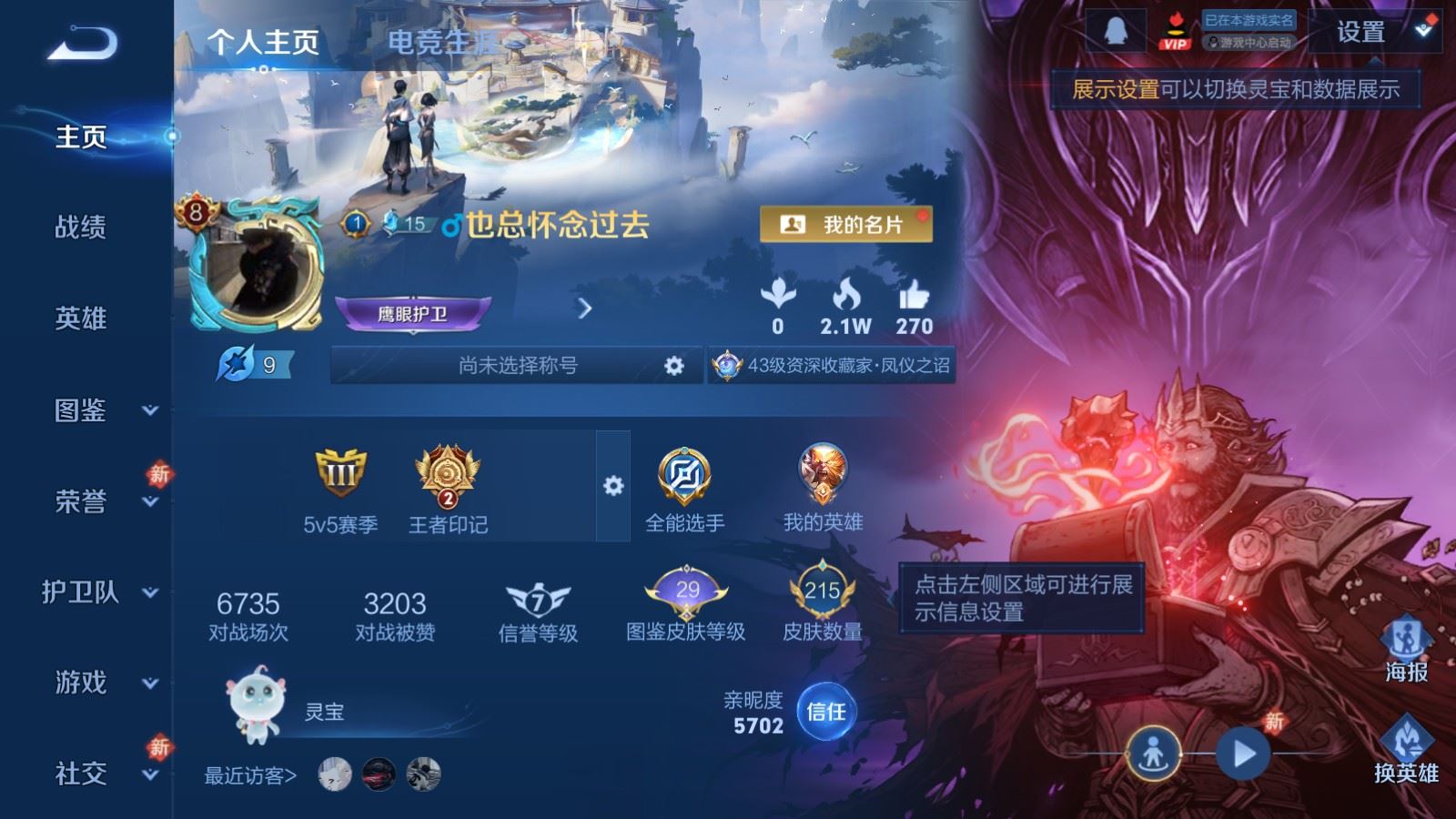Screen dimensions: 1456x819
Task: Open the 灵宝 pet companion
Action: pos(258,705)
